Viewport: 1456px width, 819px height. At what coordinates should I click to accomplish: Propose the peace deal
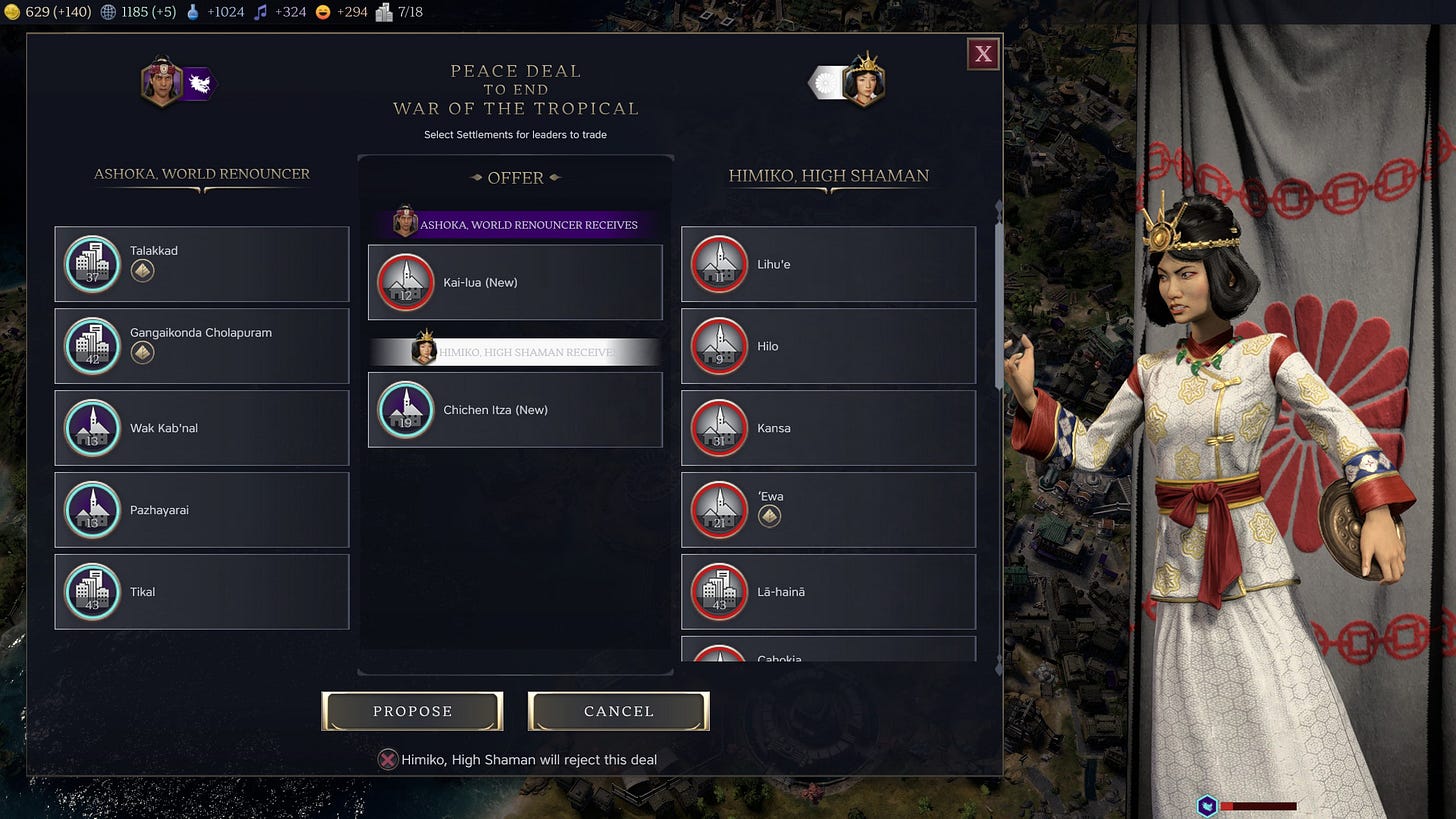pos(412,711)
